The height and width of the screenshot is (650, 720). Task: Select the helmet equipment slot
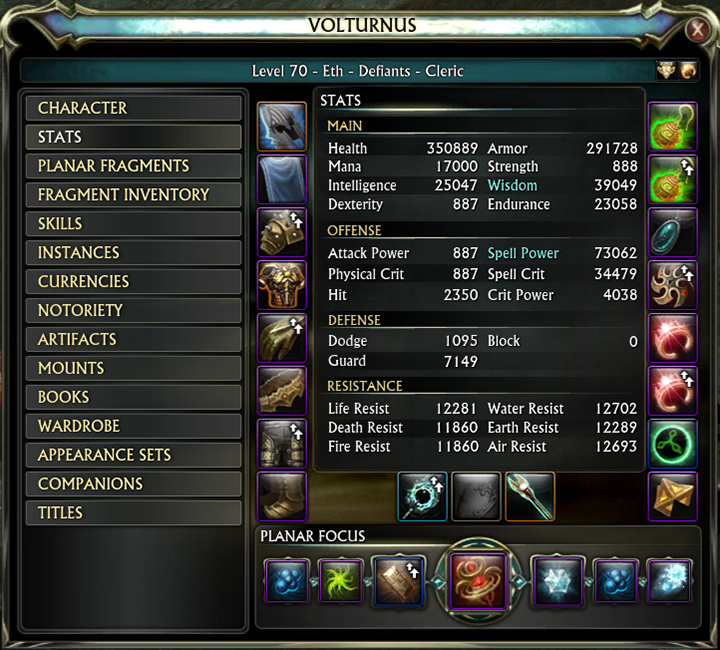click(x=281, y=126)
